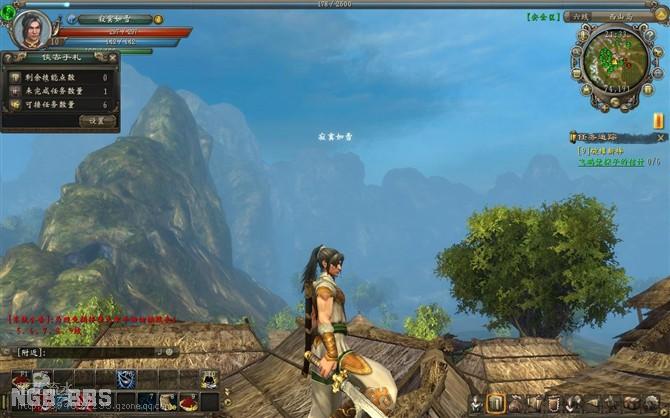Click the gold badge beside the player name
This screenshot has width=670, height=418.
coord(158,19)
